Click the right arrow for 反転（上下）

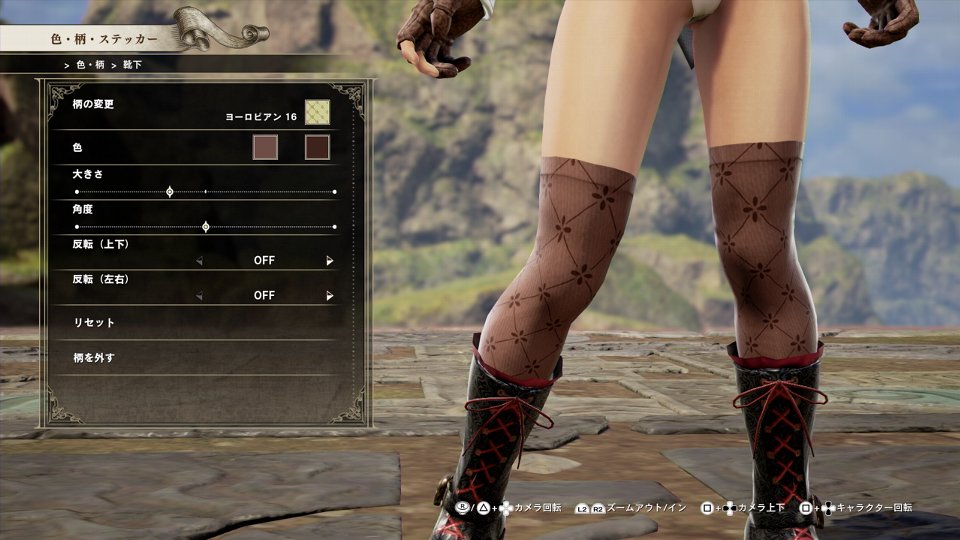pos(330,261)
